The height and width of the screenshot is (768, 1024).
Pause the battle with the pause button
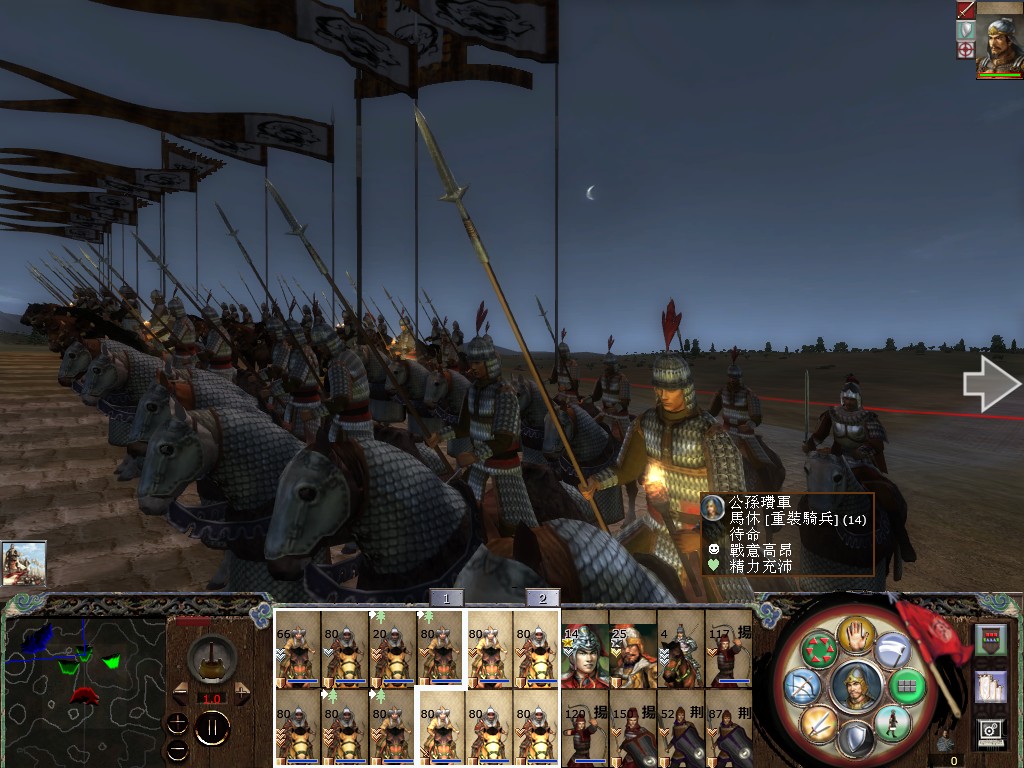click(x=211, y=728)
